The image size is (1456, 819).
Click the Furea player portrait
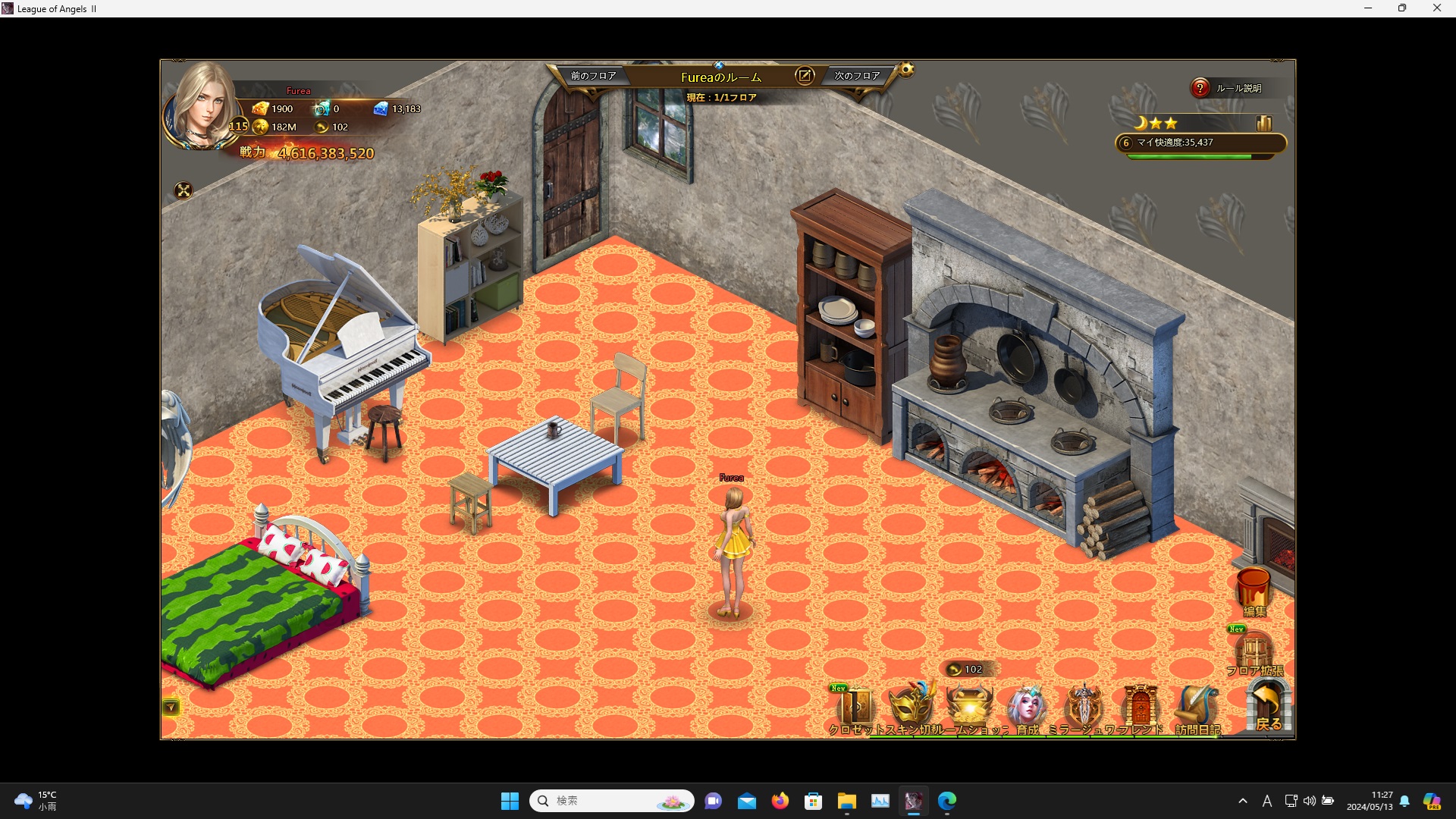click(x=203, y=106)
